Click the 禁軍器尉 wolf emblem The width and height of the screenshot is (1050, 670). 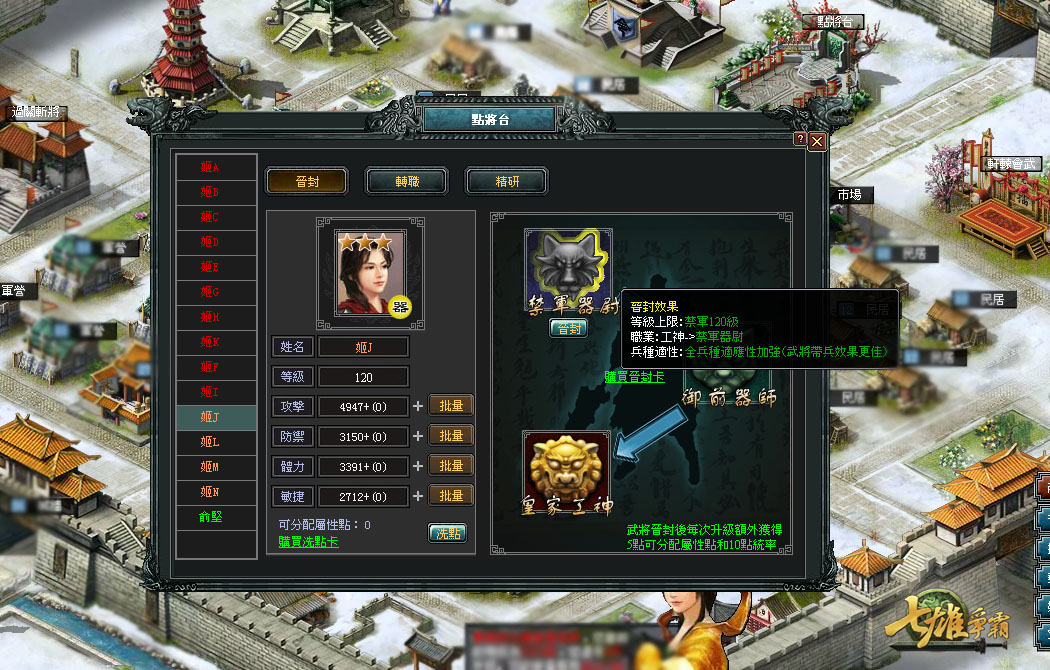pyautogui.click(x=568, y=268)
